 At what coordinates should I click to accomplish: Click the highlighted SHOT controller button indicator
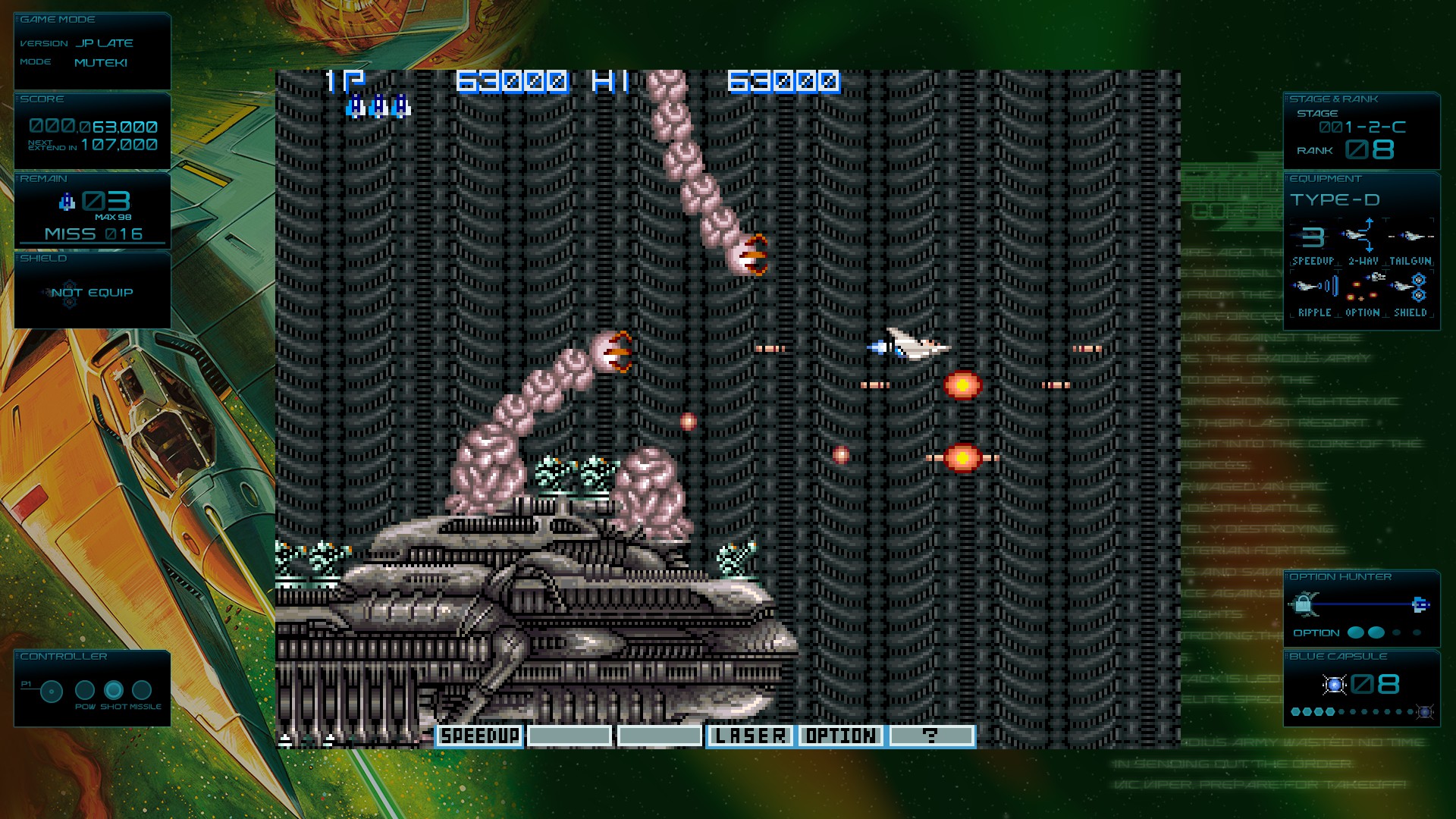coord(114,690)
